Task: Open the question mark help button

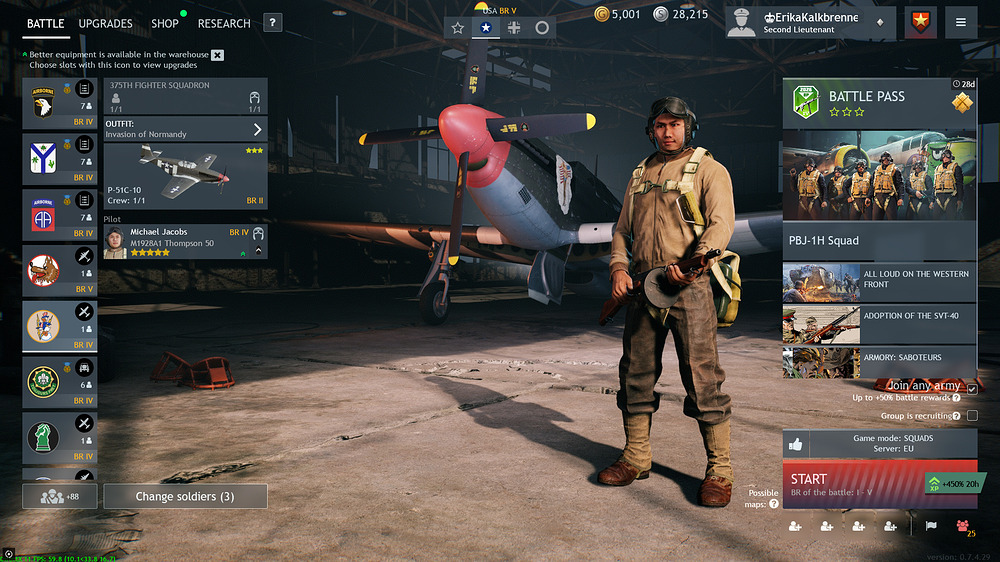Action: pyautogui.click(x=273, y=23)
